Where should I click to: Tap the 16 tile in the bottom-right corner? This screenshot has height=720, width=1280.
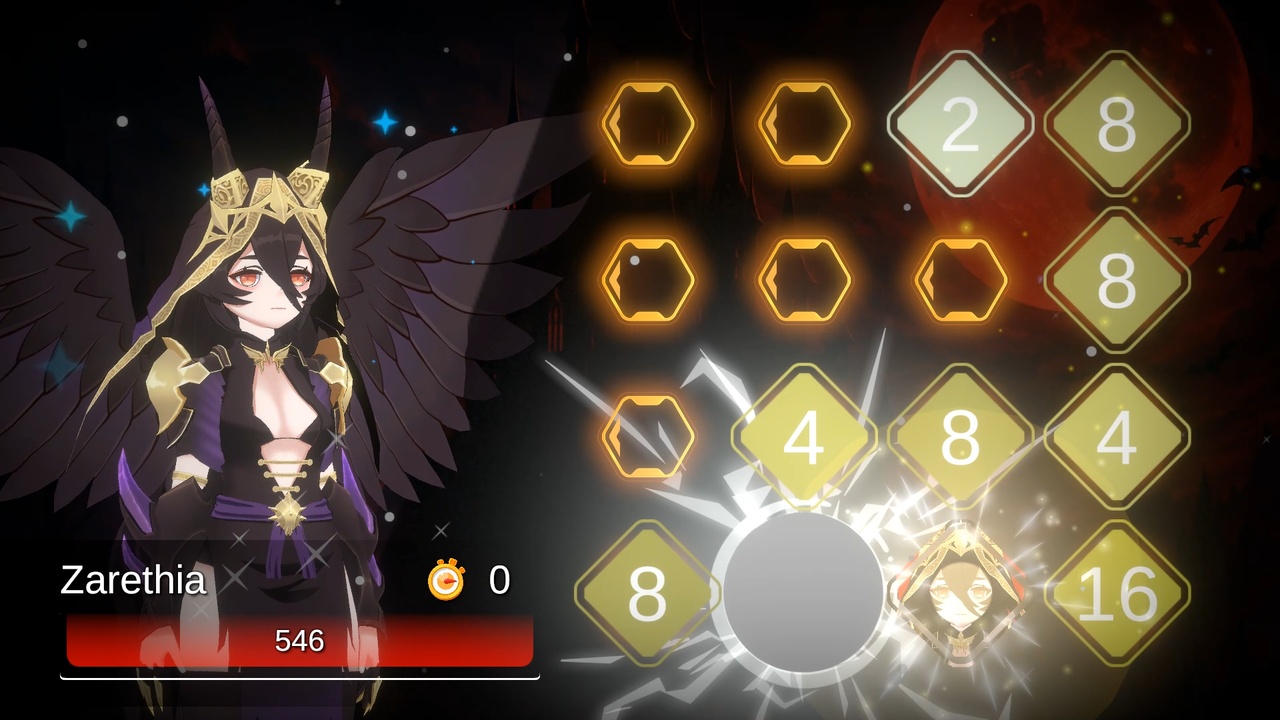(1118, 590)
